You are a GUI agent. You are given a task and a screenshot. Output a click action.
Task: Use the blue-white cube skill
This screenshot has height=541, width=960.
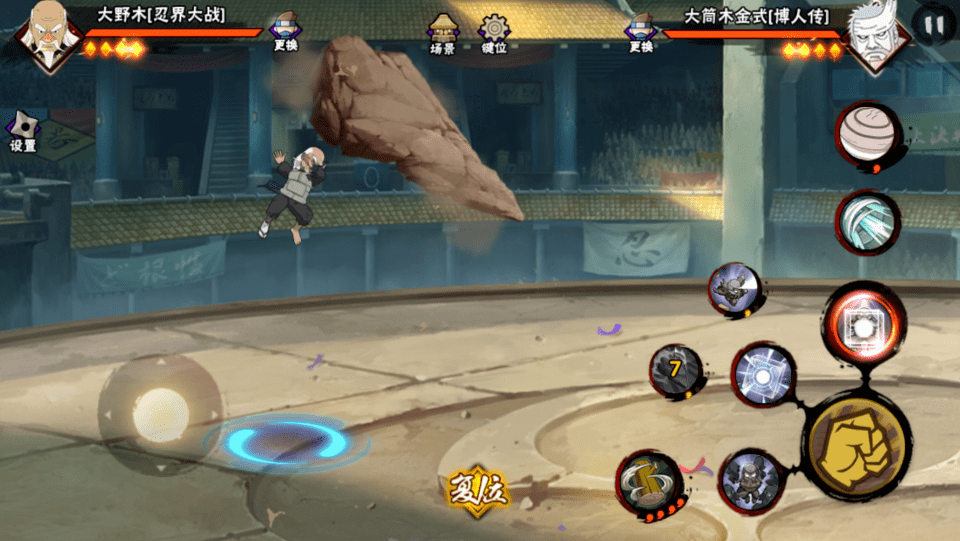coord(764,377)
